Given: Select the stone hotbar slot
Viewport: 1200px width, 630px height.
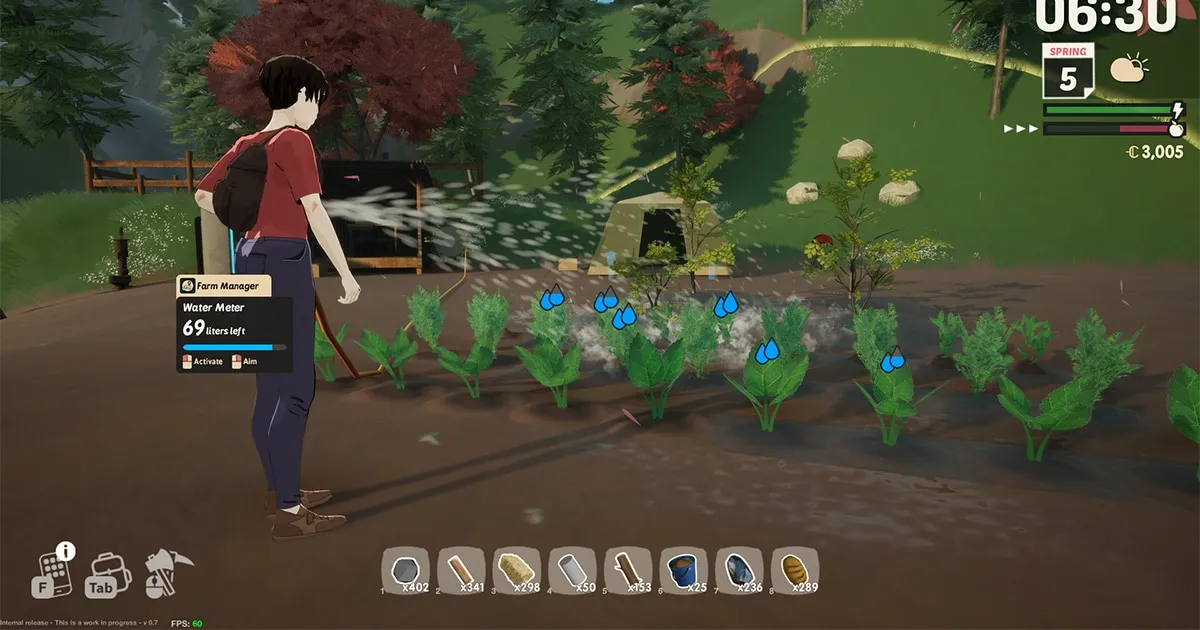Looking at the screenshot, I should (x=406, y=571).
